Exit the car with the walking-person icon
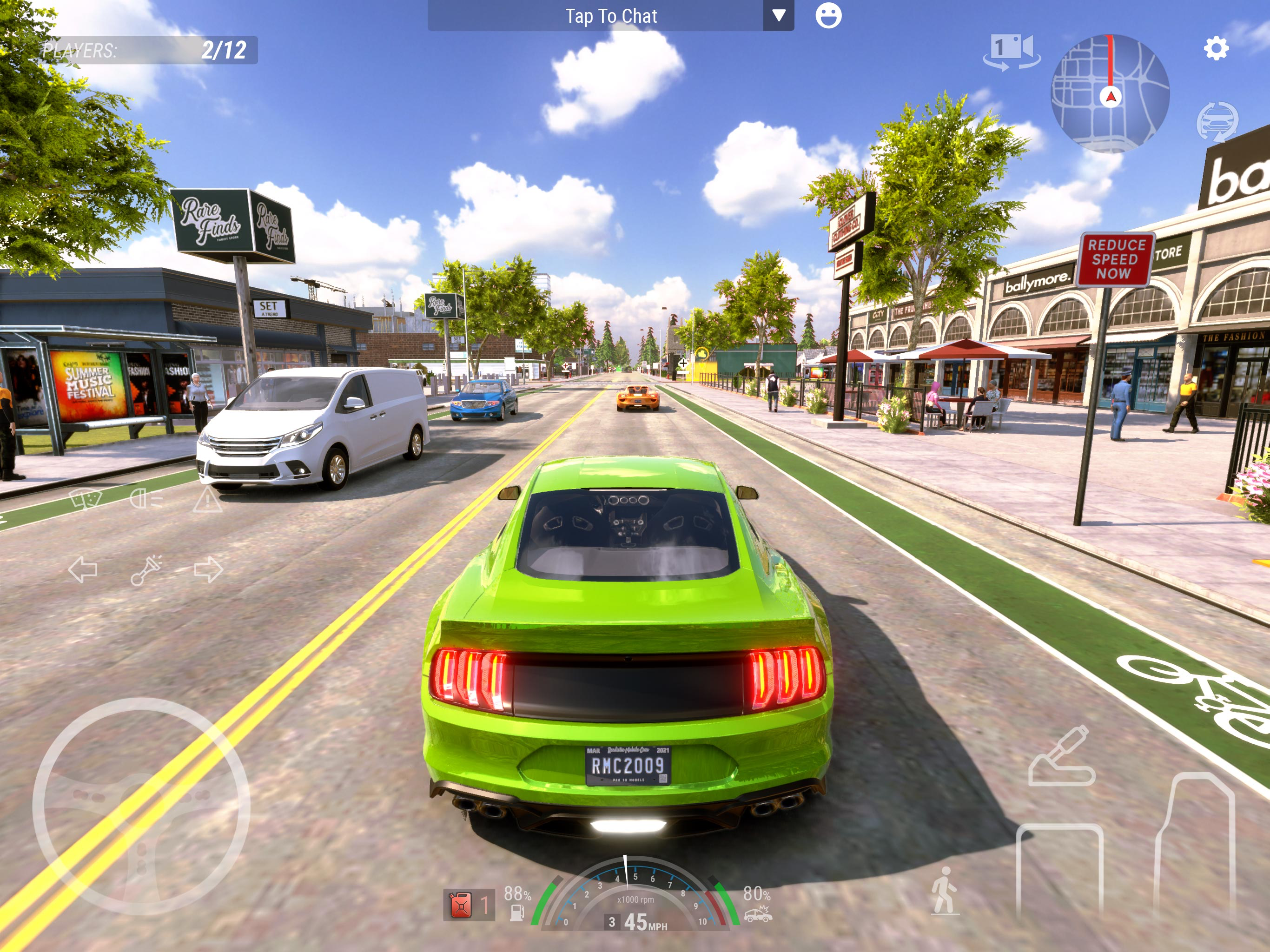The width and height of the screenshot is (1270, 952). click(944, 891)
